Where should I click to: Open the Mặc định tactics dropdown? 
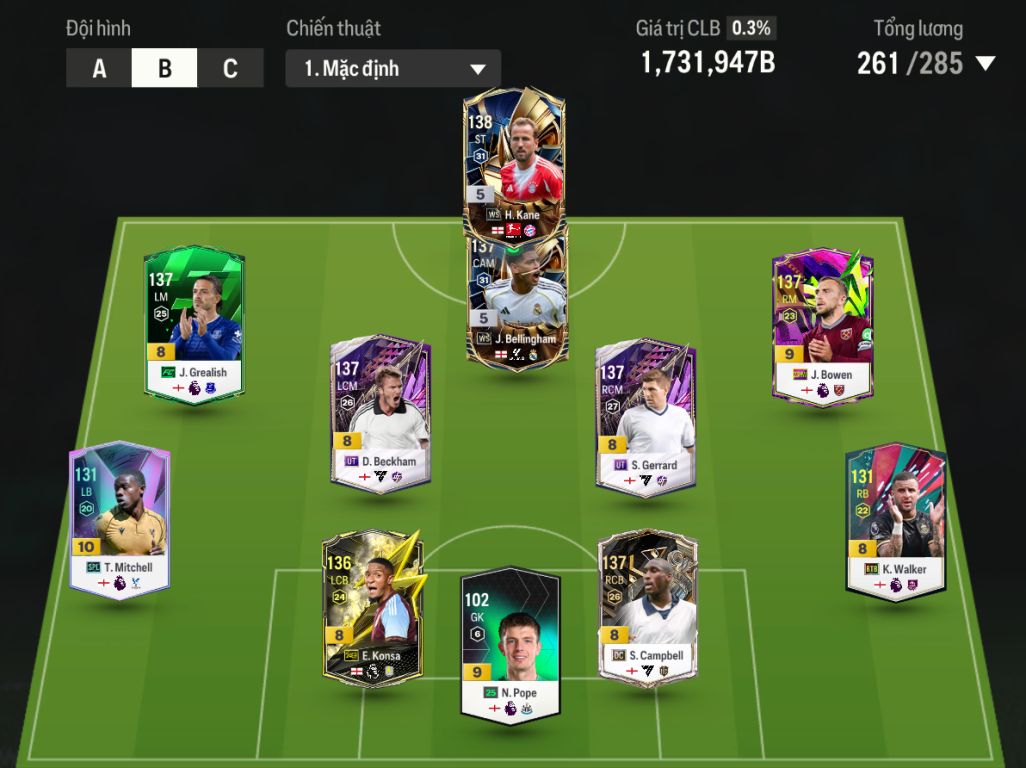[x=393, y=69]
